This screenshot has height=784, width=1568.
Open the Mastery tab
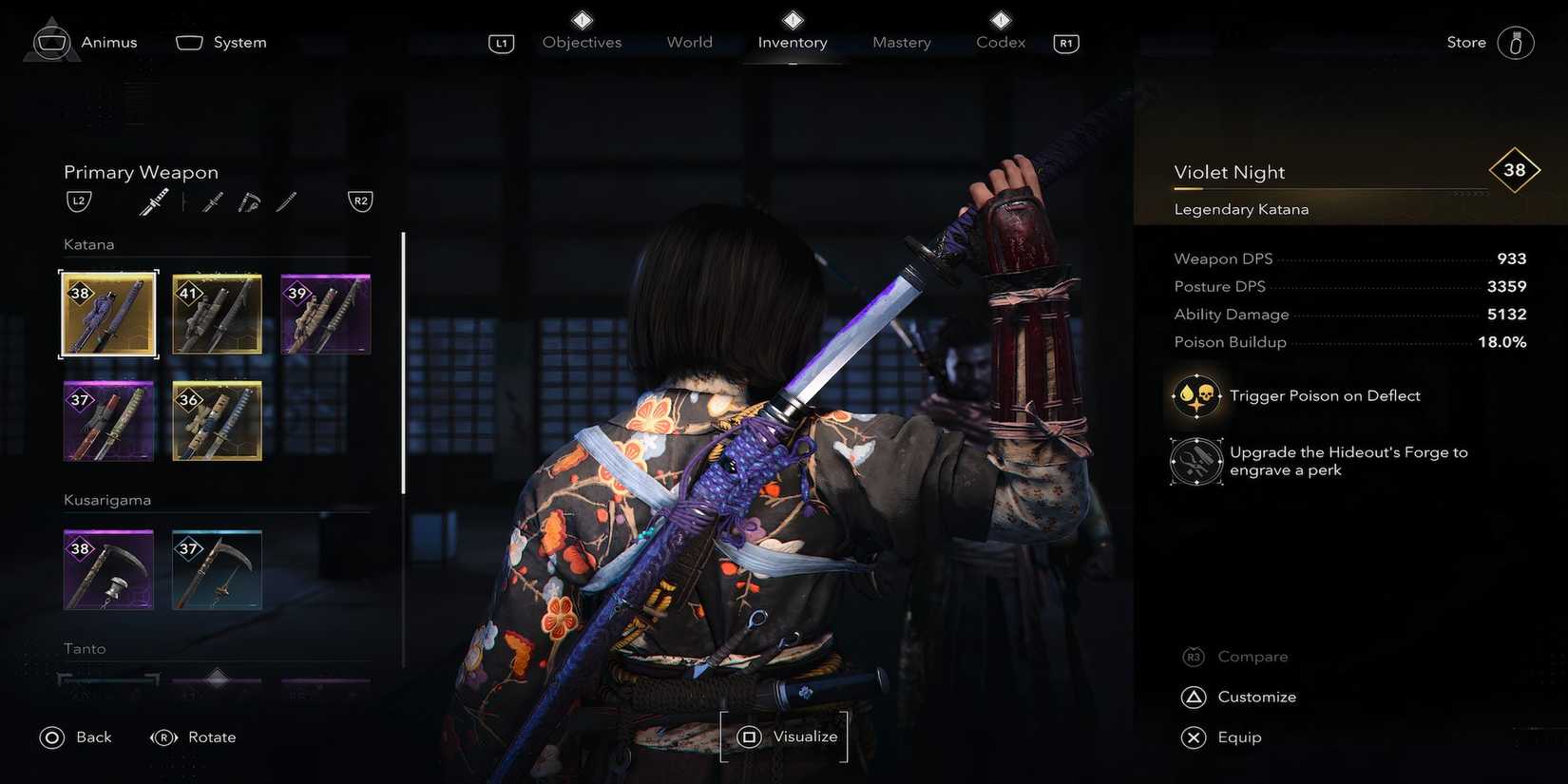(900, 42)
